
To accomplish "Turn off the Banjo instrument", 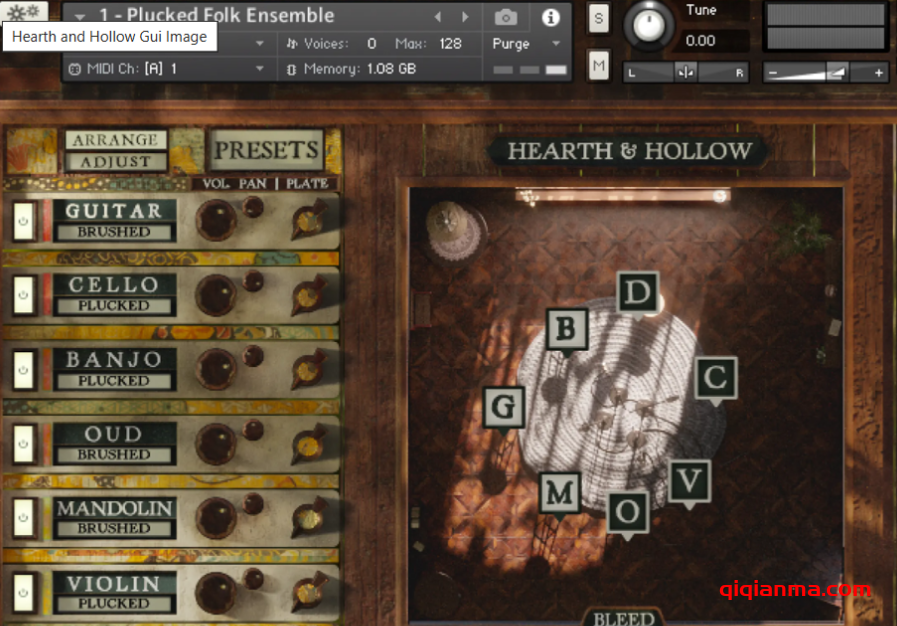I will click(x=23, y=370).
